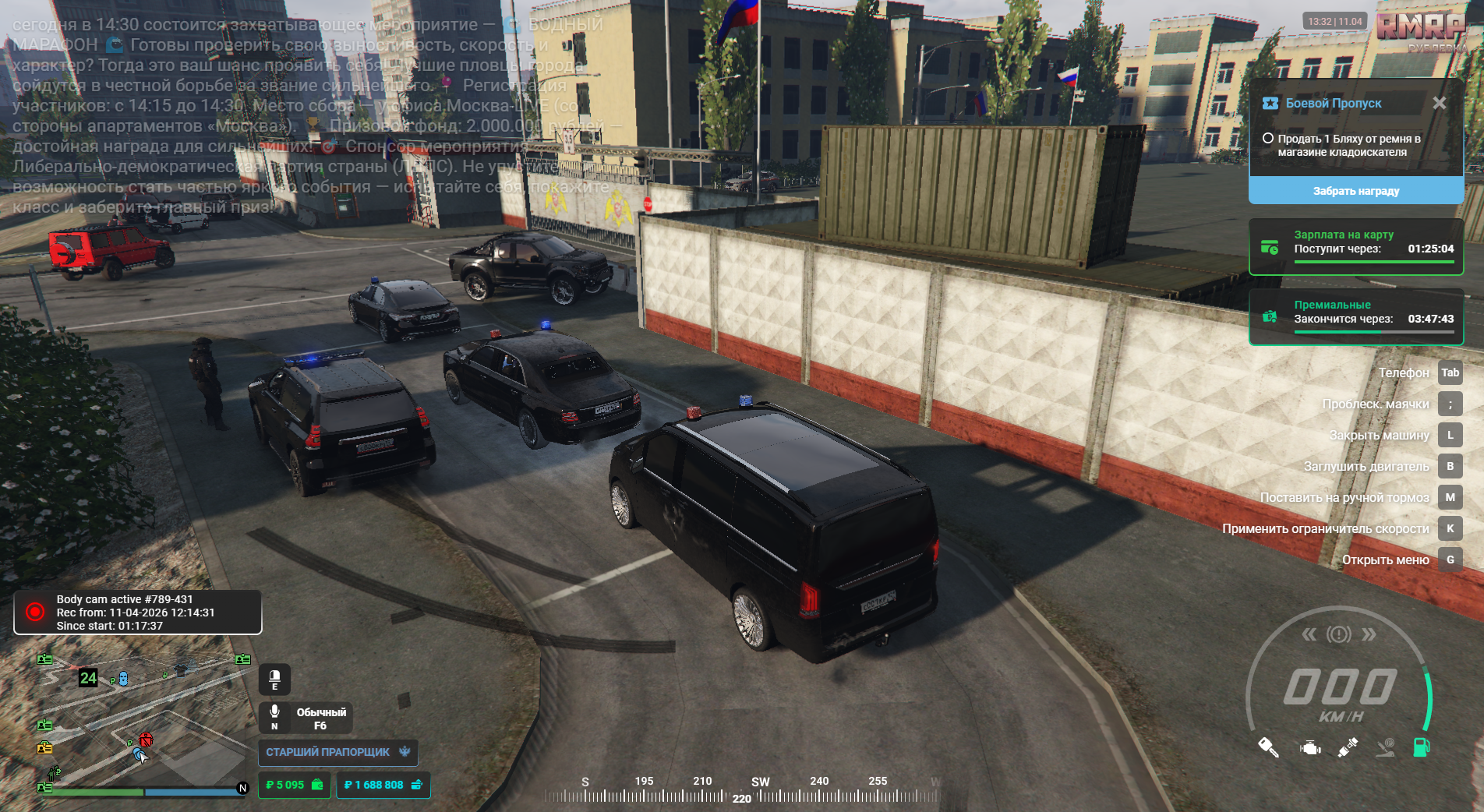Close the Боевой Пропуск panel
The width and height of the screenshot is (1484, 812).
point(1439,103)
